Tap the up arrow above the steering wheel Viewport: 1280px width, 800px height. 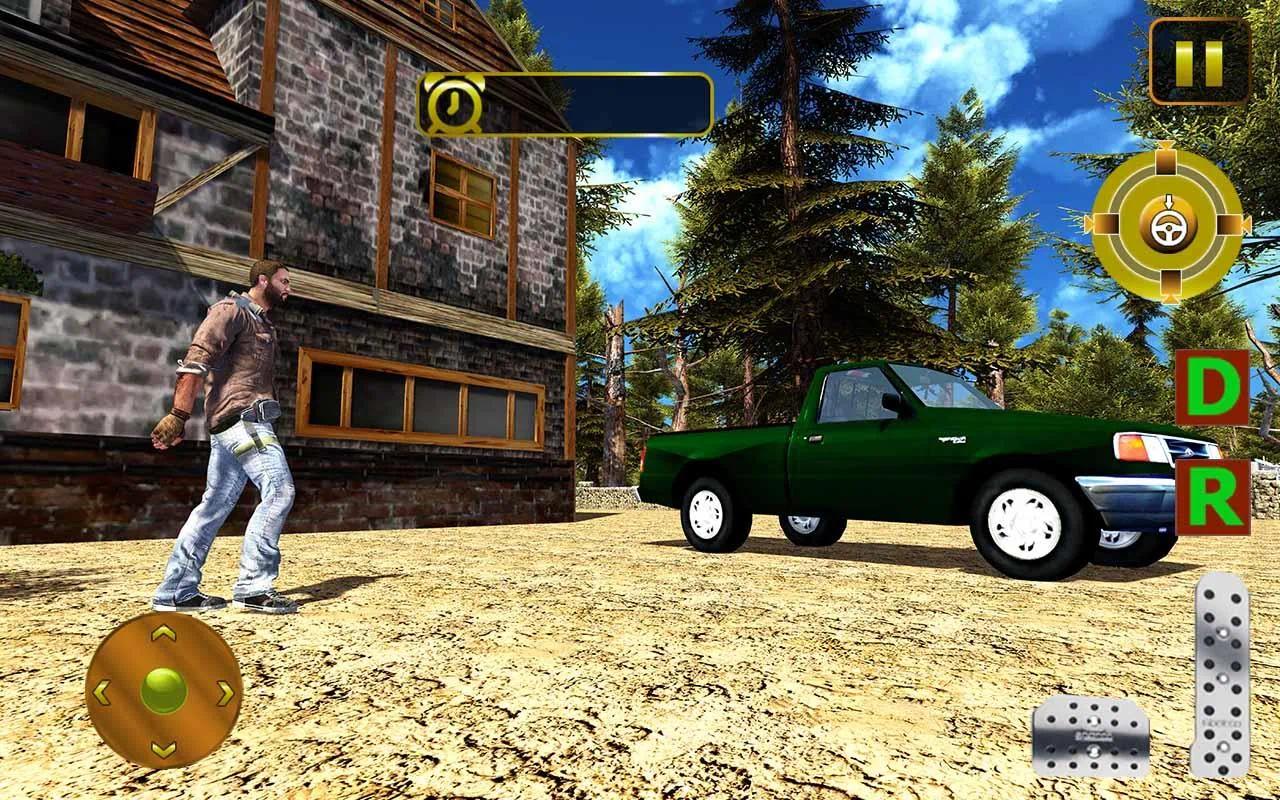[1167, 158]
